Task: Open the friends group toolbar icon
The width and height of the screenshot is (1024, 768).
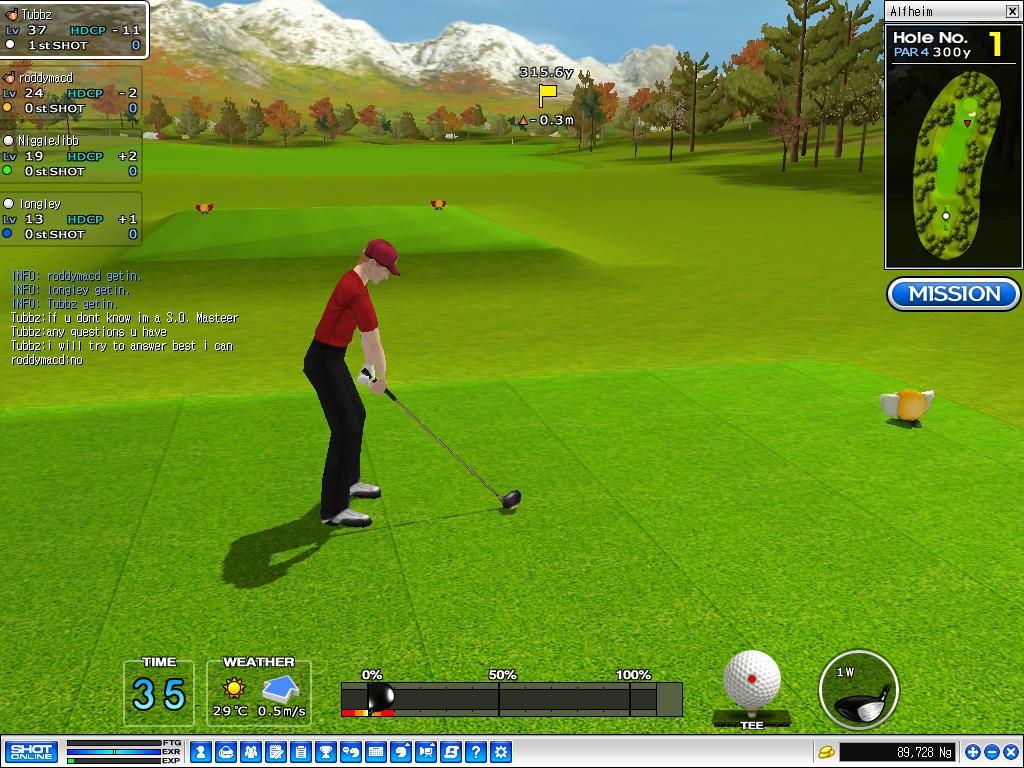Action: (x=250, y=752)
